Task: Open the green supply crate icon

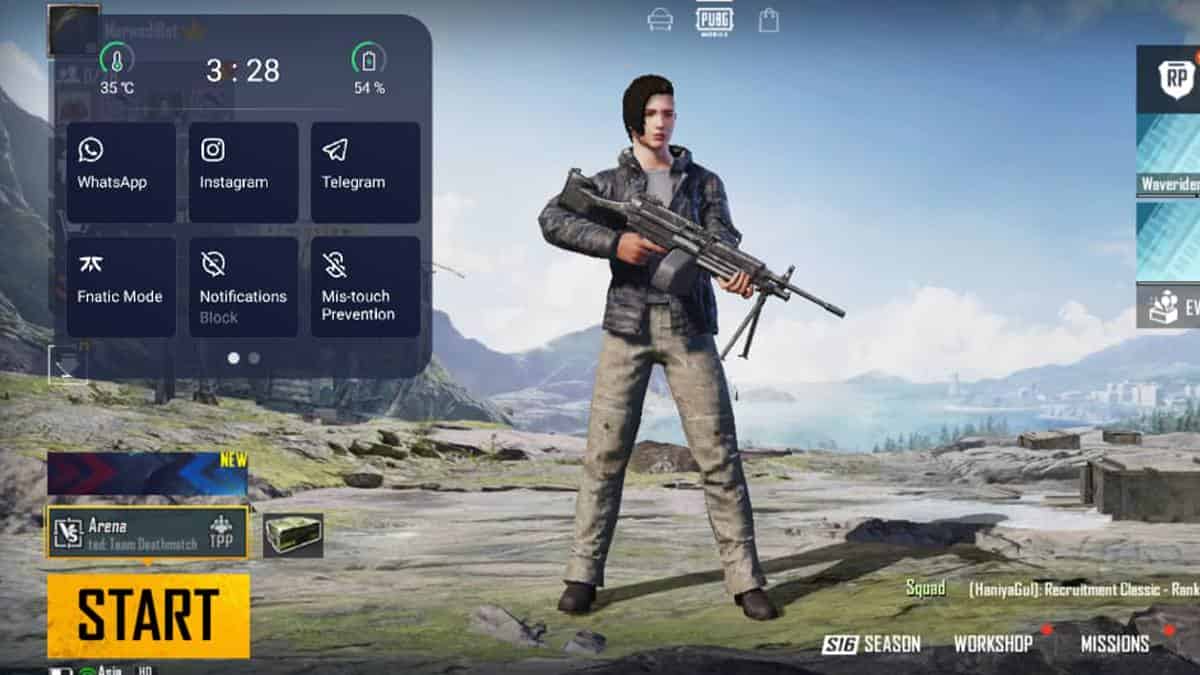Action: point(293,534)
